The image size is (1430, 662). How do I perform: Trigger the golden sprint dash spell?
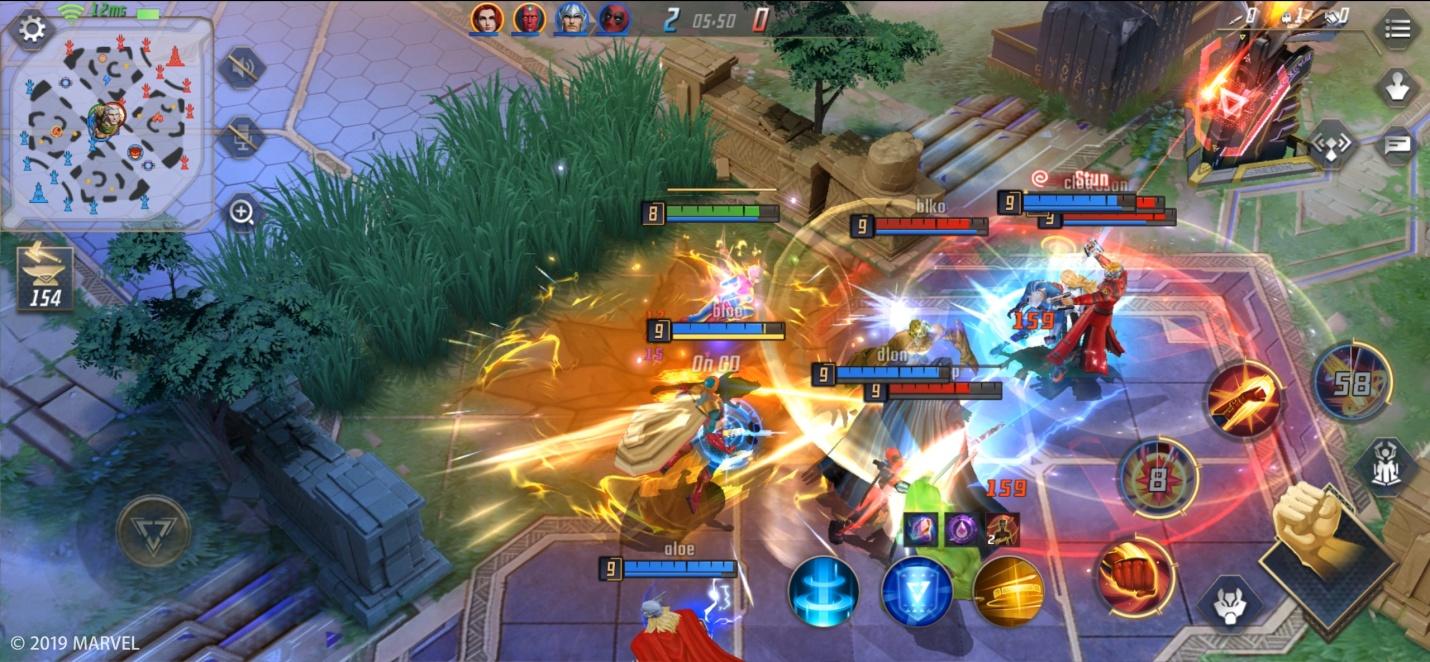click(x=1008, y=591)
